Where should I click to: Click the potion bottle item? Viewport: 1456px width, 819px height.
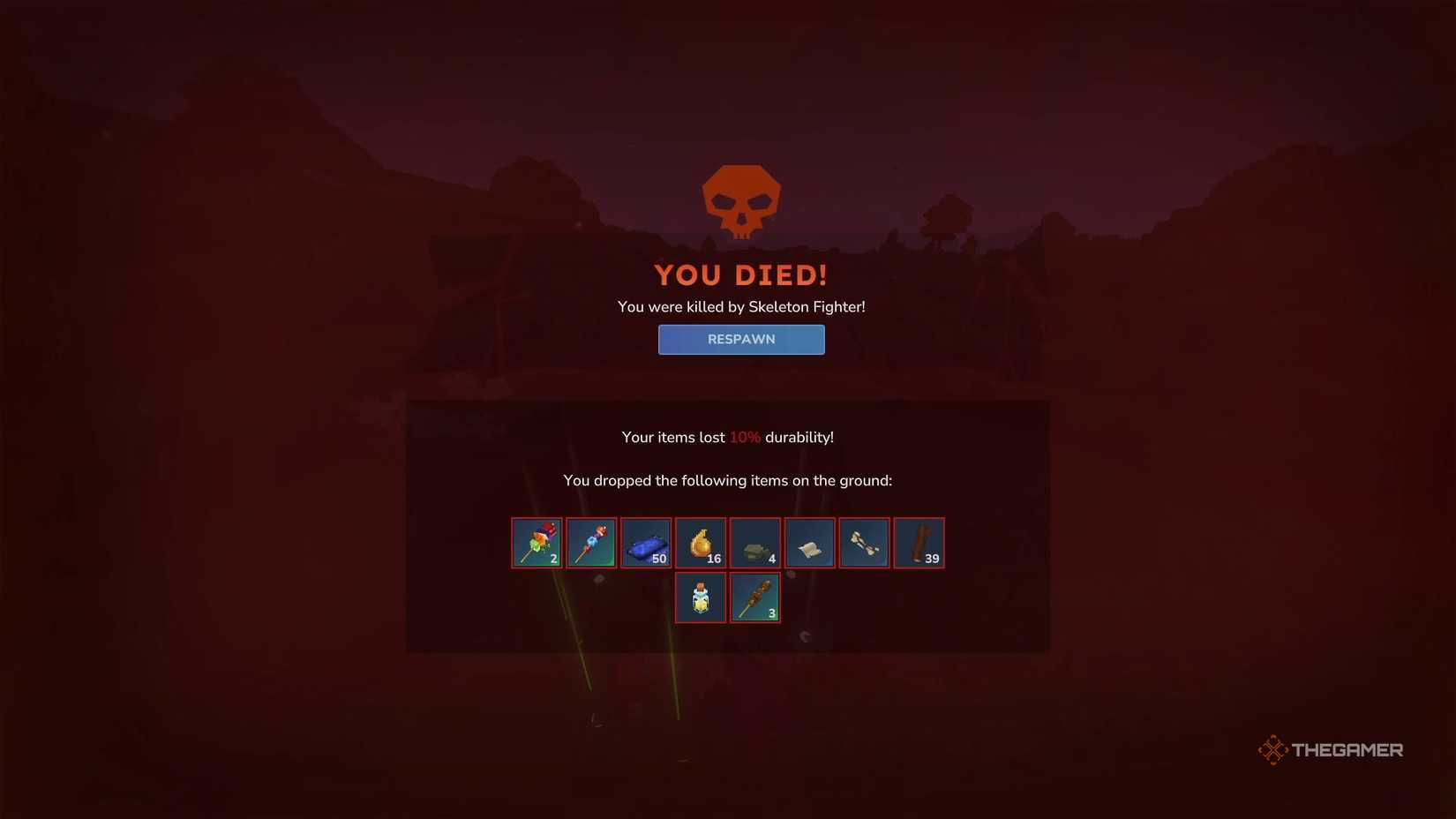(x=700, y=597)
